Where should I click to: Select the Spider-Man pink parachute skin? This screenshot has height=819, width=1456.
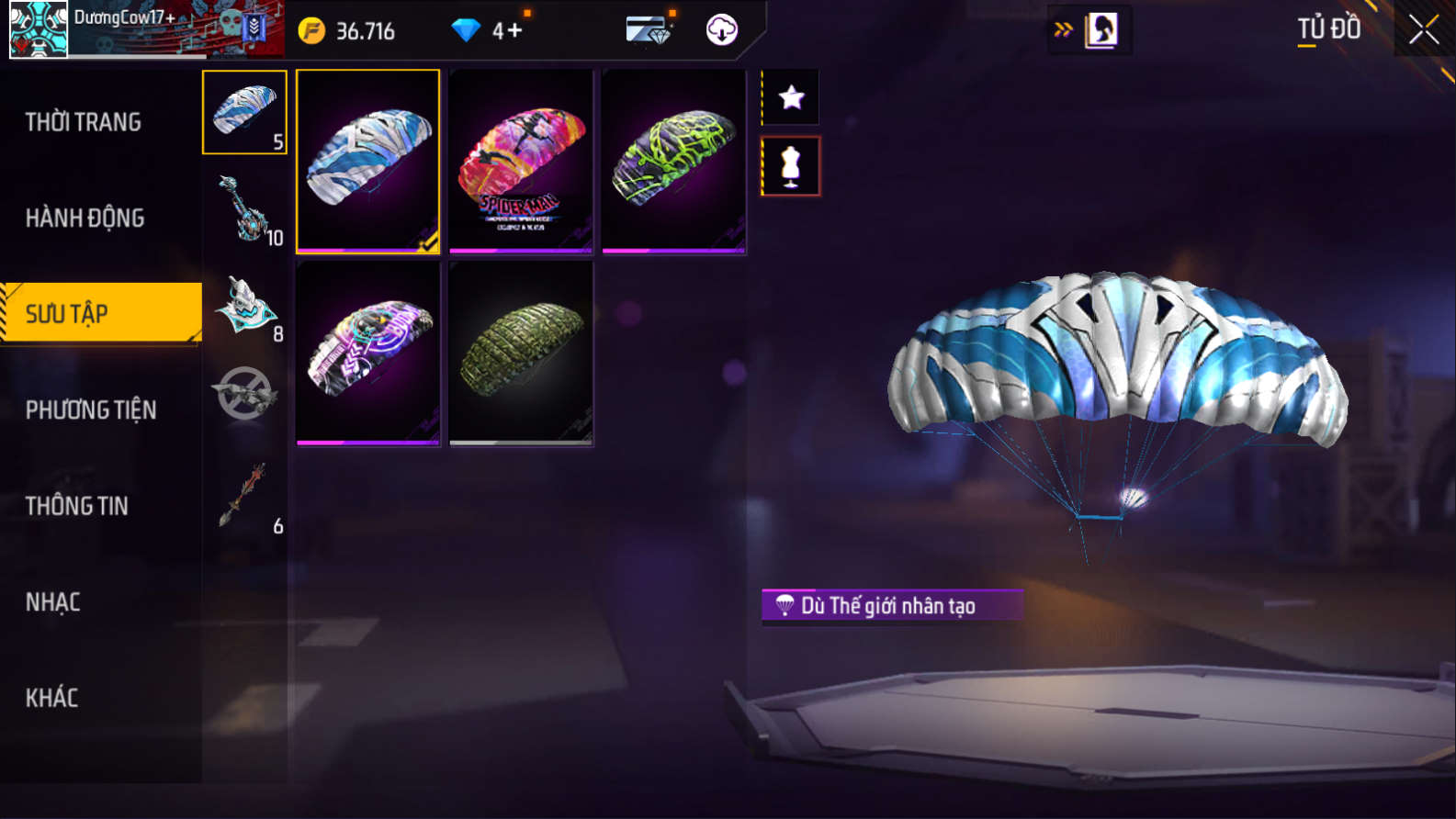521,162
